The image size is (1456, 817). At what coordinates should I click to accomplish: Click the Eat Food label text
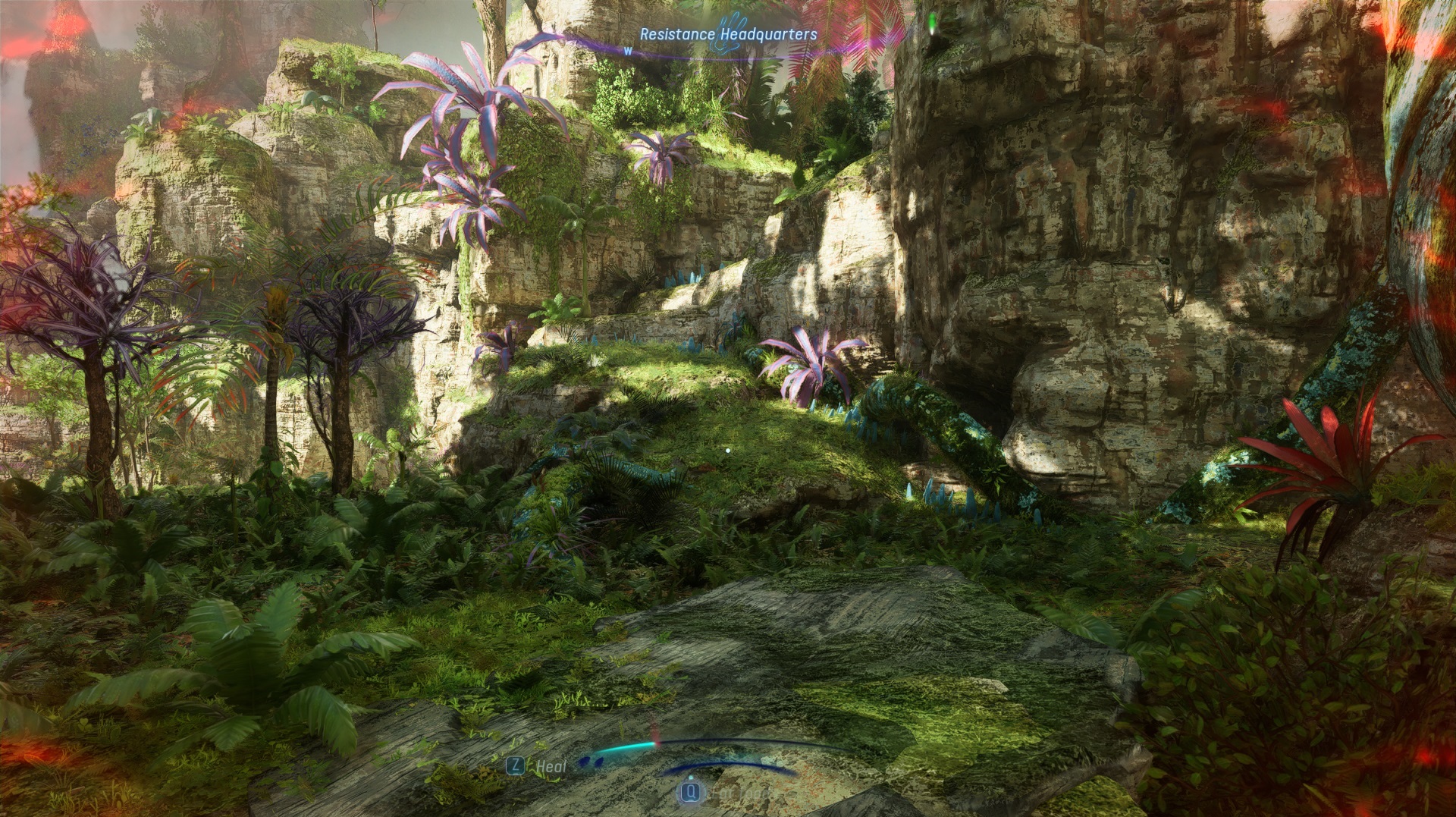(739, 793)
